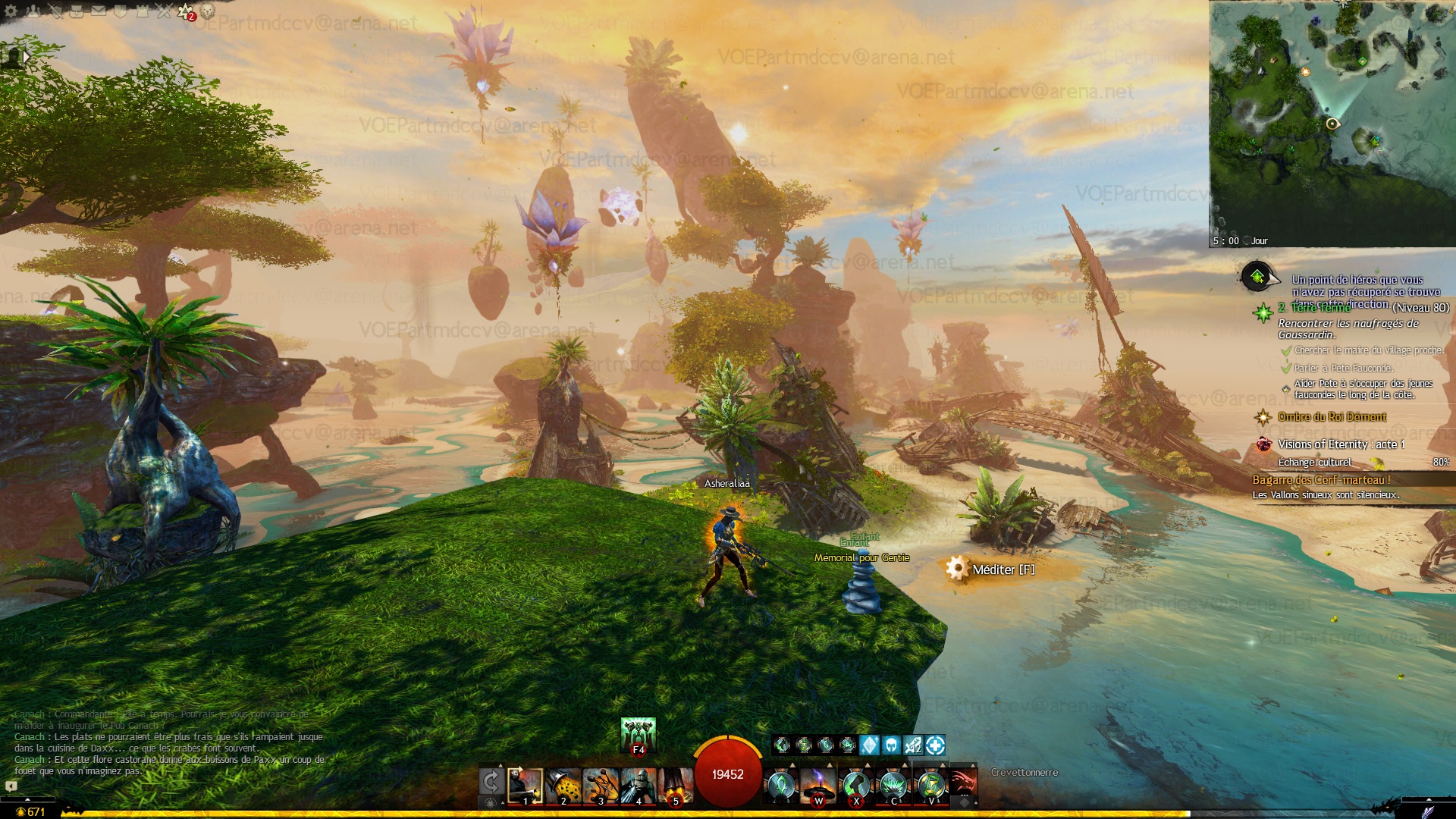Use the W utility skill with lightning
1456x819 pixels.
point(818,786)
